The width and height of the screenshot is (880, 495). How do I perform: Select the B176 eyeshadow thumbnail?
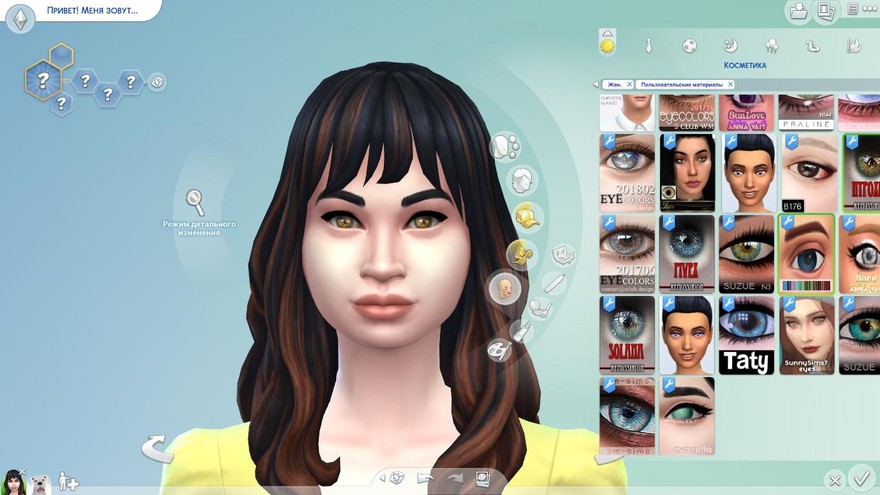pos(807,173)
